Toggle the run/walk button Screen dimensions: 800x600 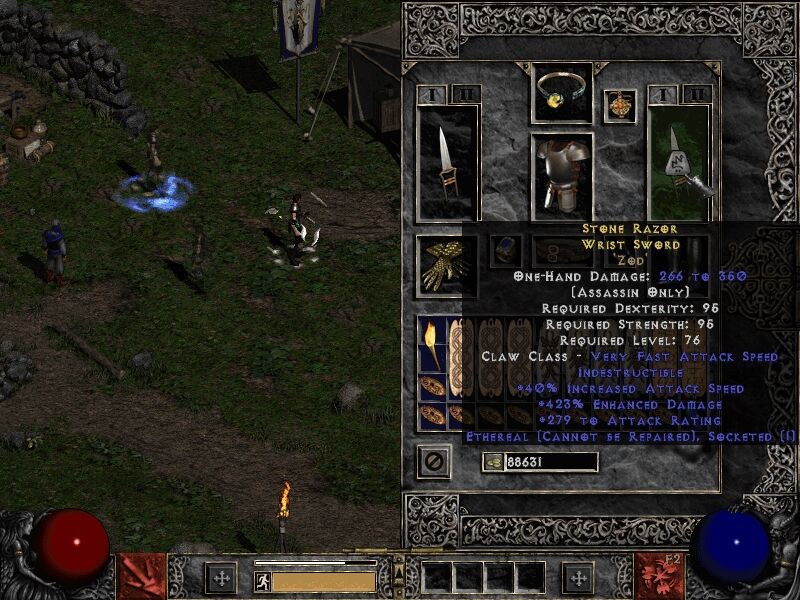click(x=262, y=581)
